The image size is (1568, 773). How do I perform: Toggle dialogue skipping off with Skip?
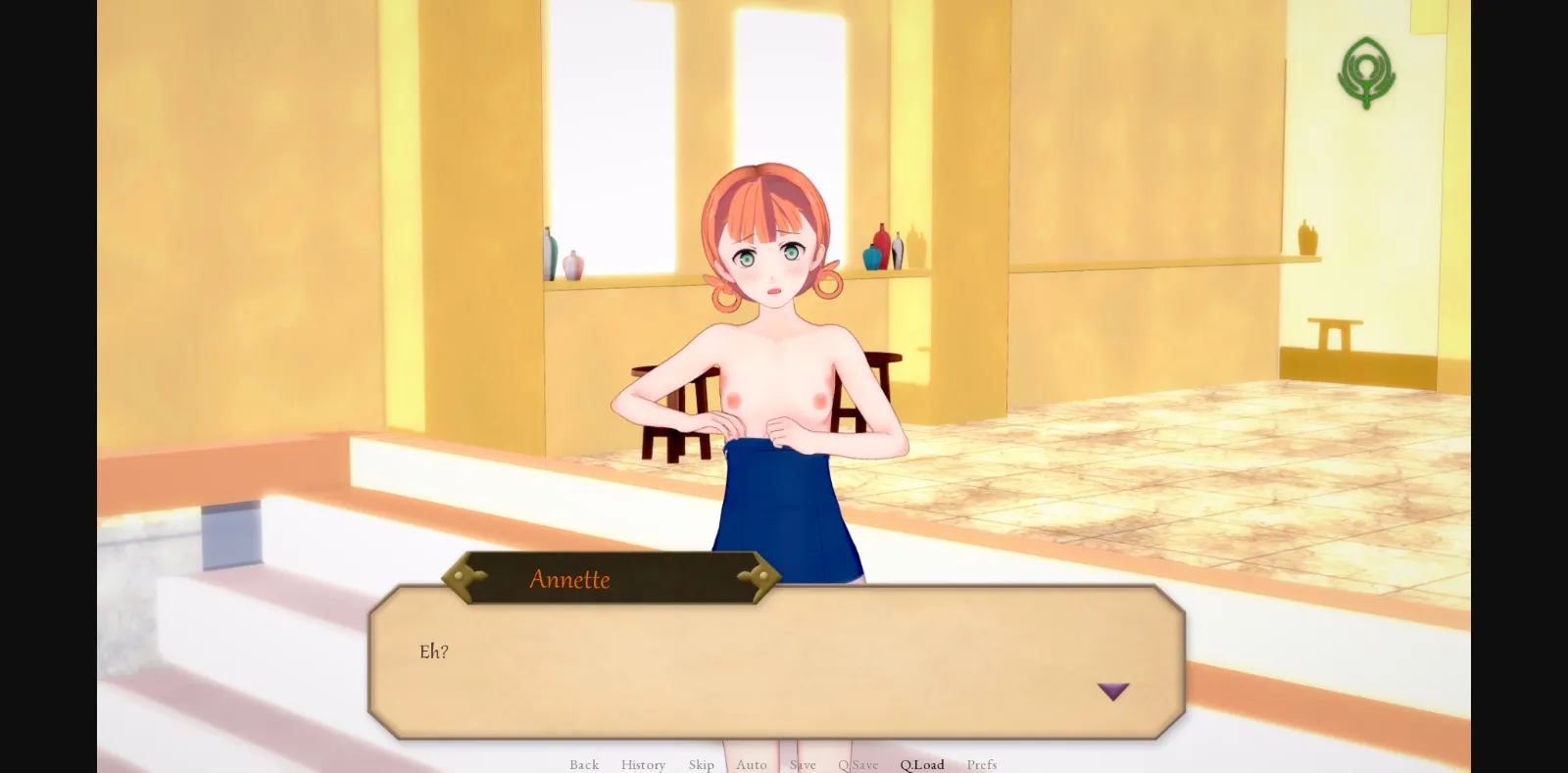[x=701, y=765]
